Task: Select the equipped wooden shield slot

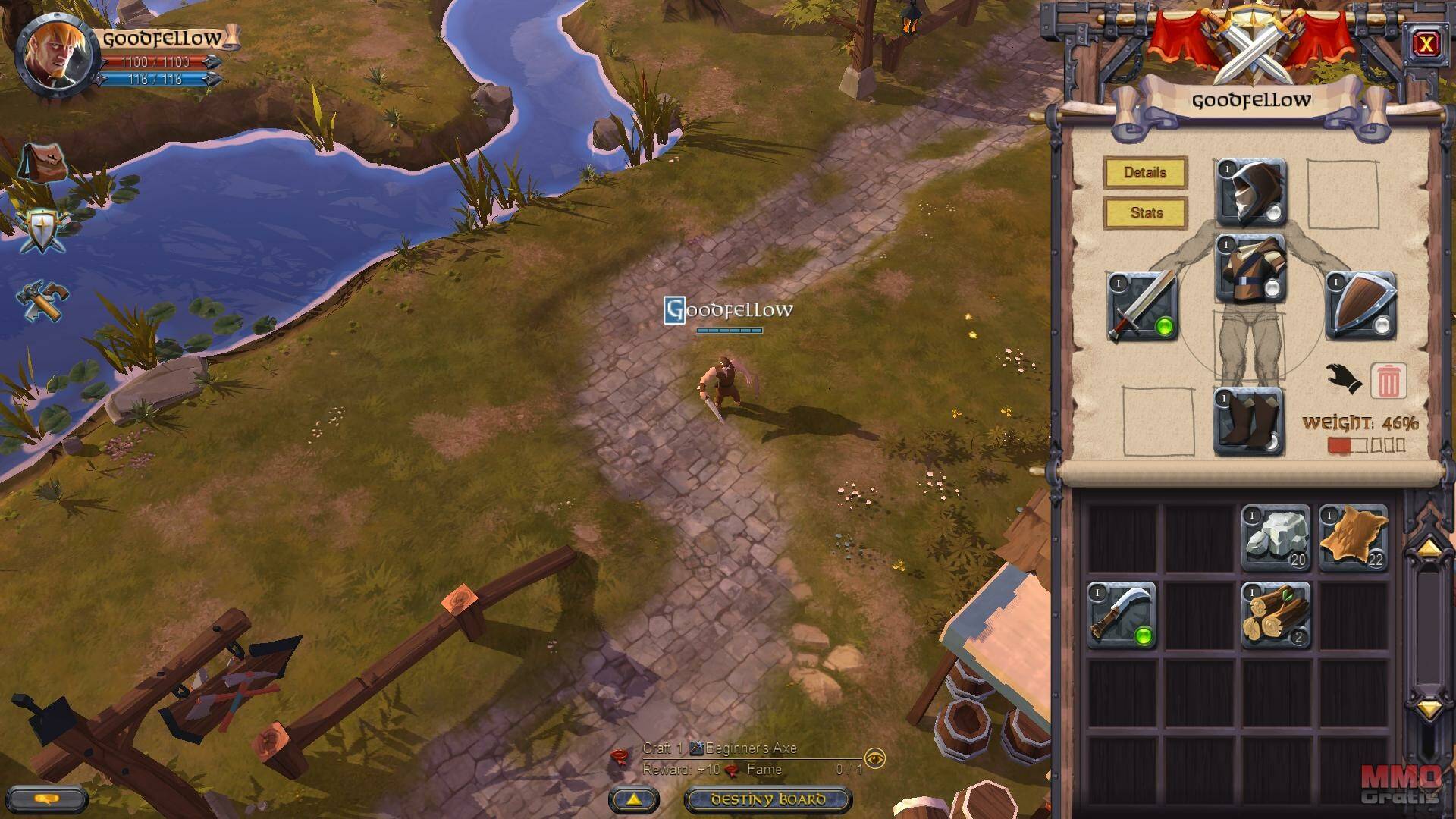Action: tap(1361, 306)
